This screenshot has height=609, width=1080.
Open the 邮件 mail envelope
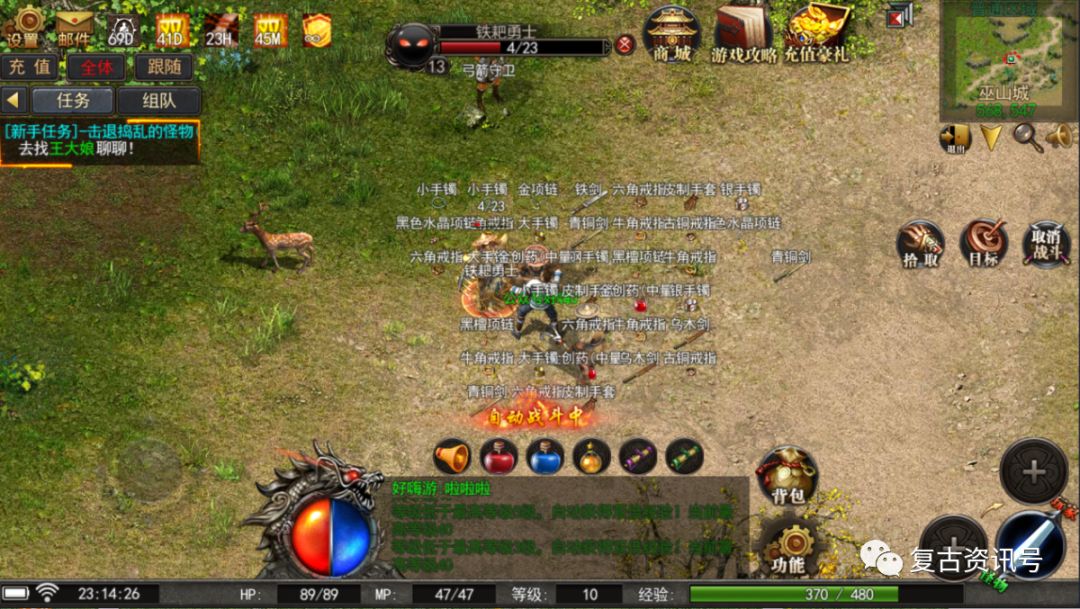pyautogui.click(x=72, y=27)
